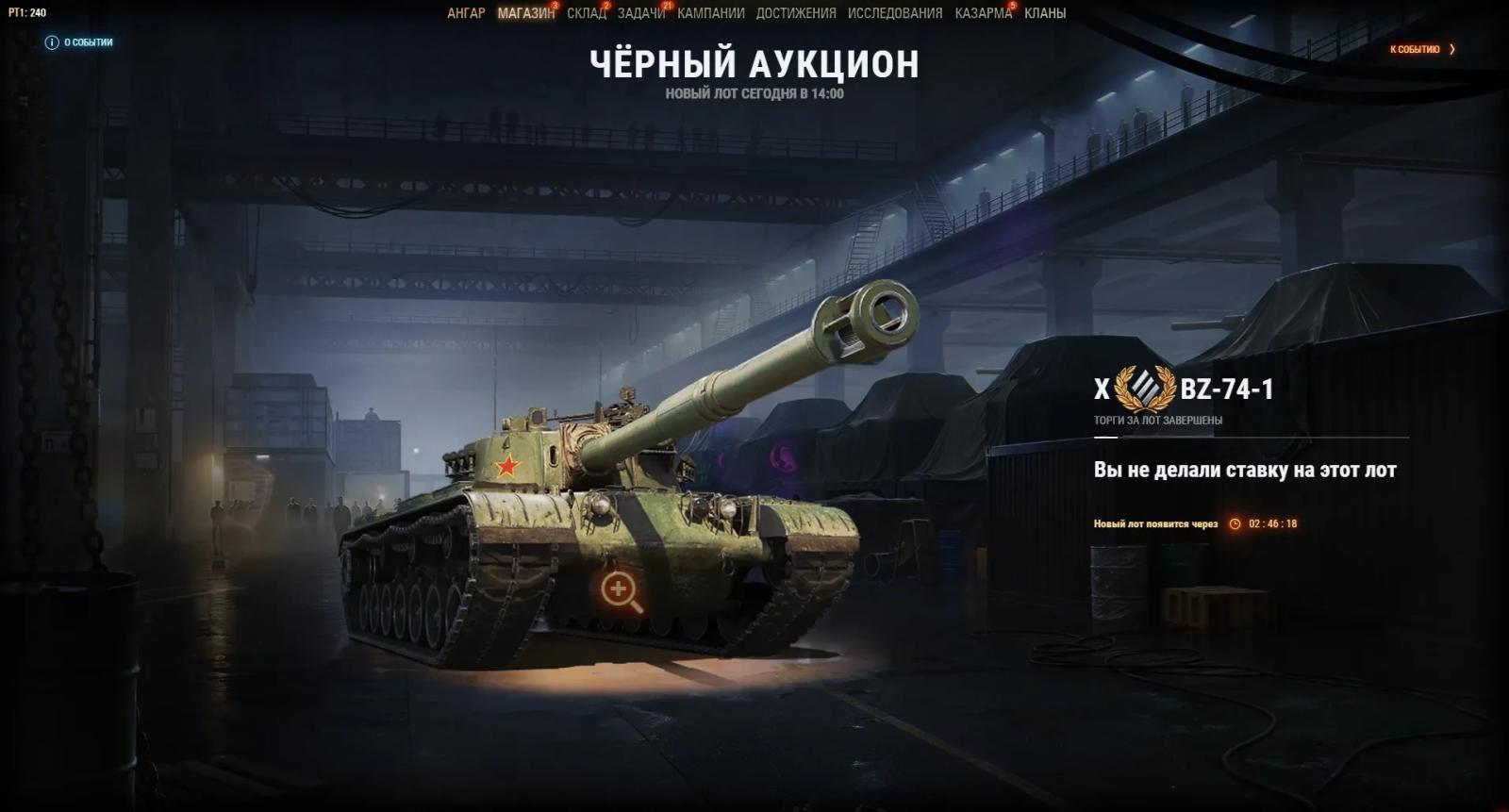Click the badge on СКЛАД menu item
Viewport: 1509px width, 812px height.
(x=605, y=6)
